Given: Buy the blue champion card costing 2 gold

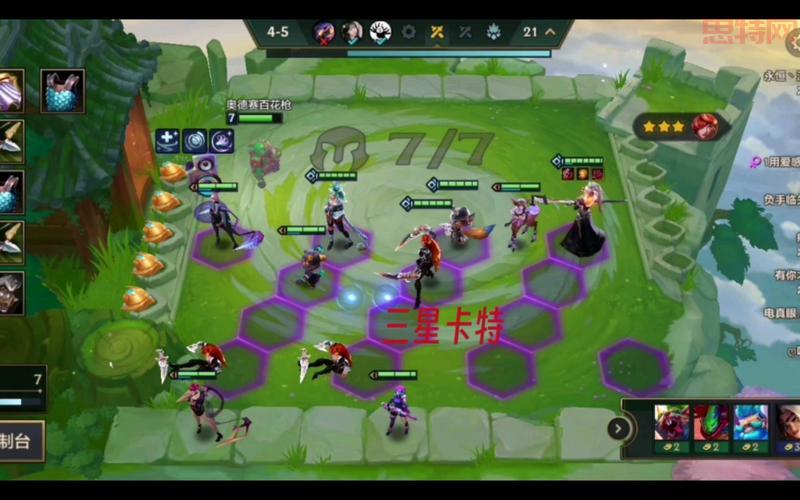Looking at the screenshot, I should pyautogui.click(x=750, y=427).
